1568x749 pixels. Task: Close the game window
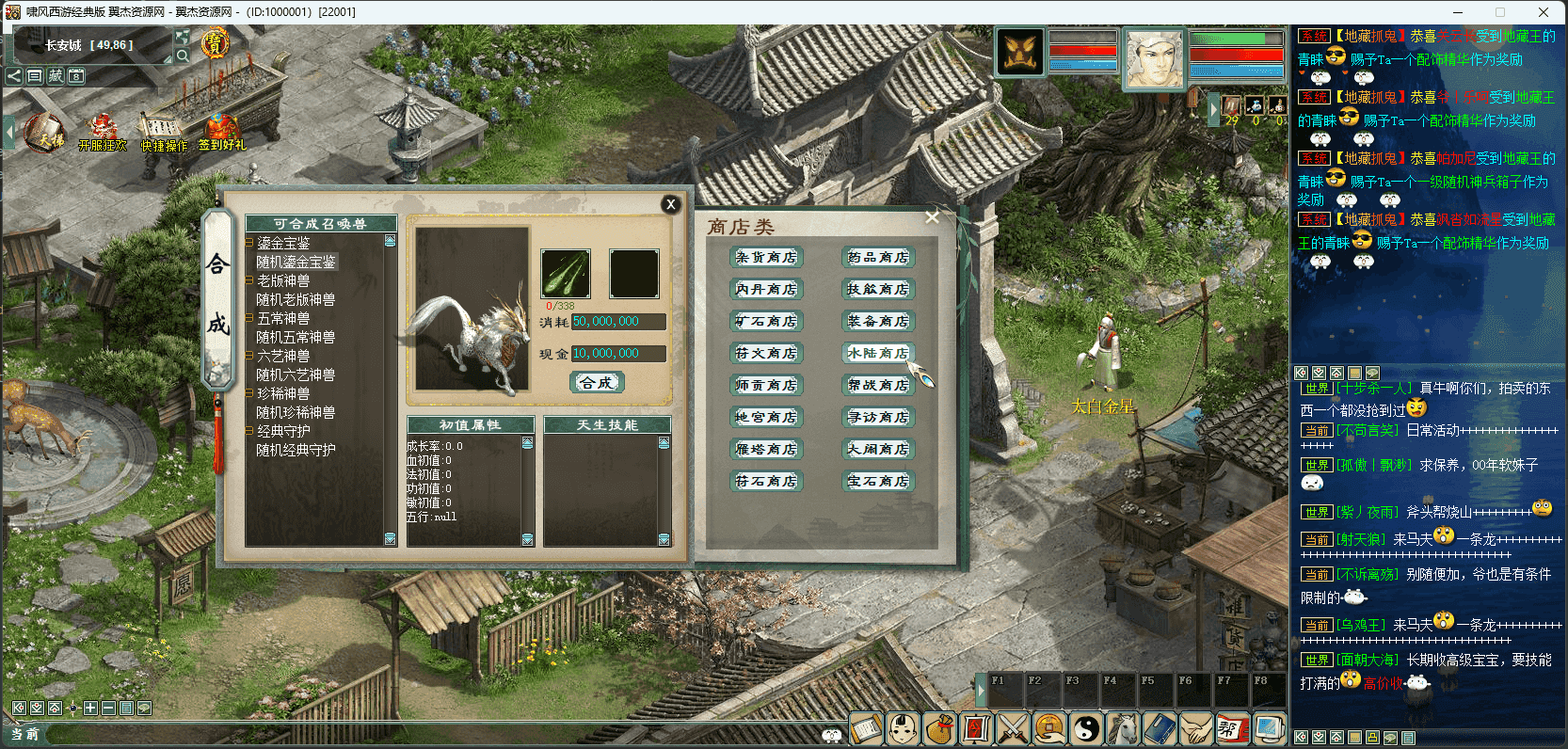1544,12
